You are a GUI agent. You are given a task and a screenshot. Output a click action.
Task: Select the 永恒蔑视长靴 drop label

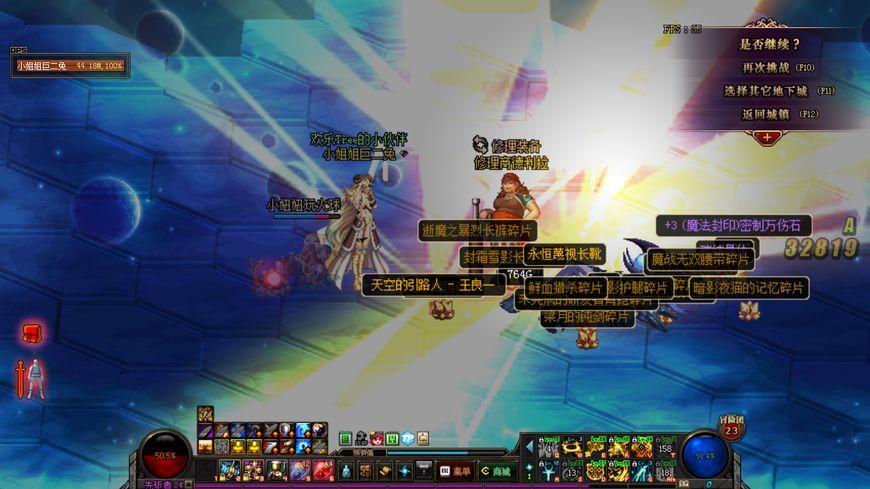click(x=565, y=254)
